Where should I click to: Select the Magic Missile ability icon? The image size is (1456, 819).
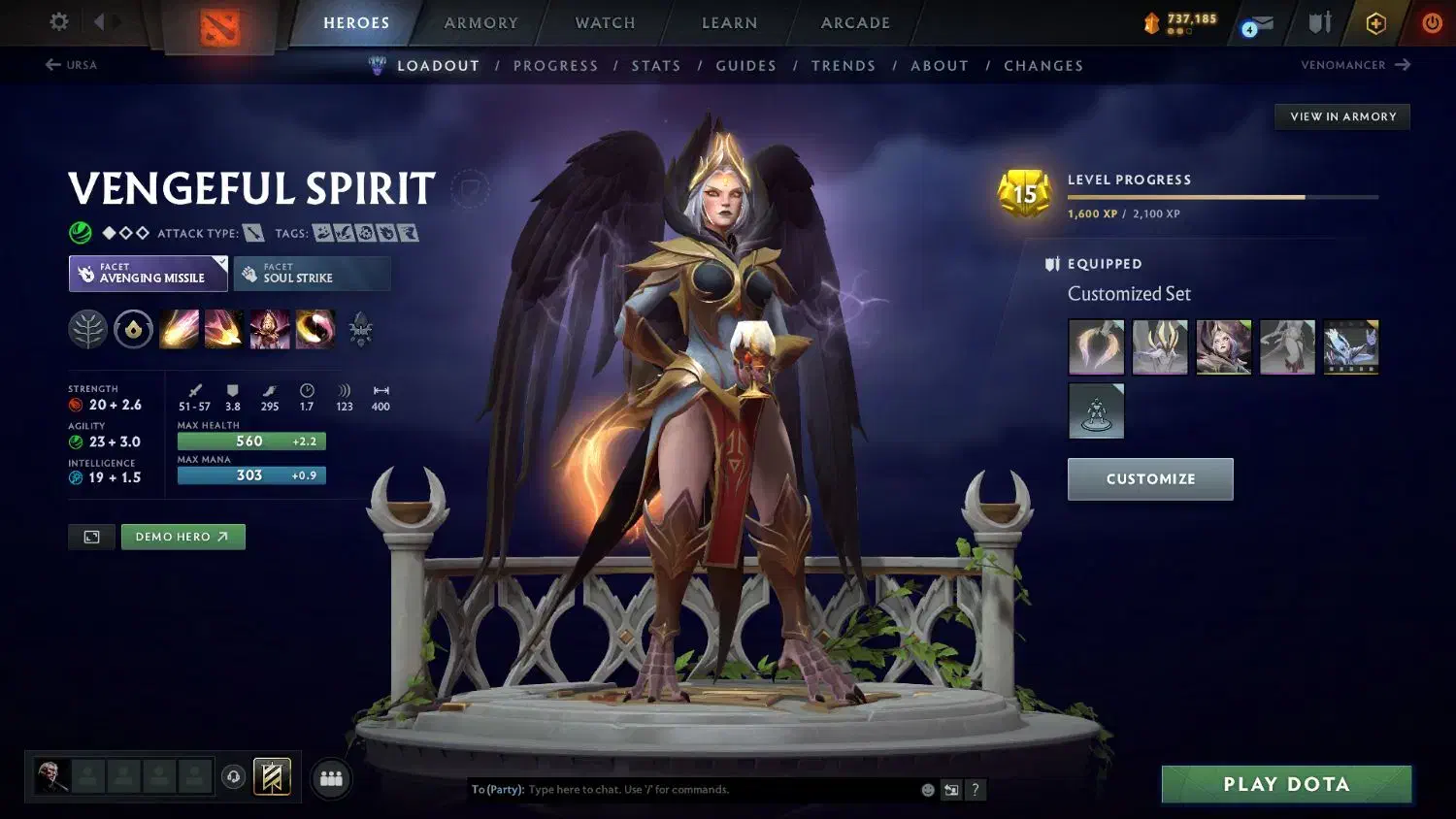pyautogui.click(x=179, y=329)
